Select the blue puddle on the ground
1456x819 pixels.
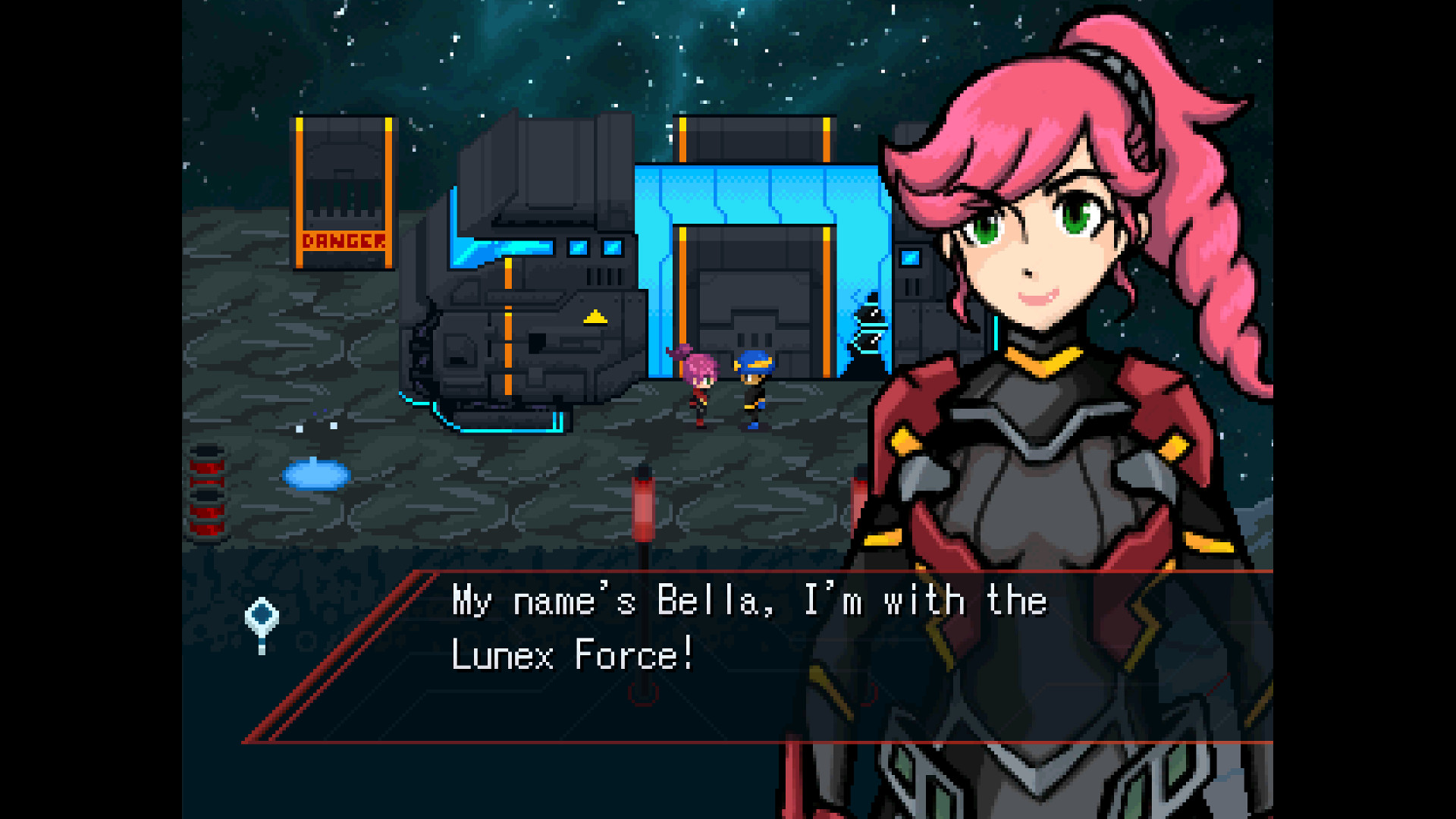click(315, 475)
